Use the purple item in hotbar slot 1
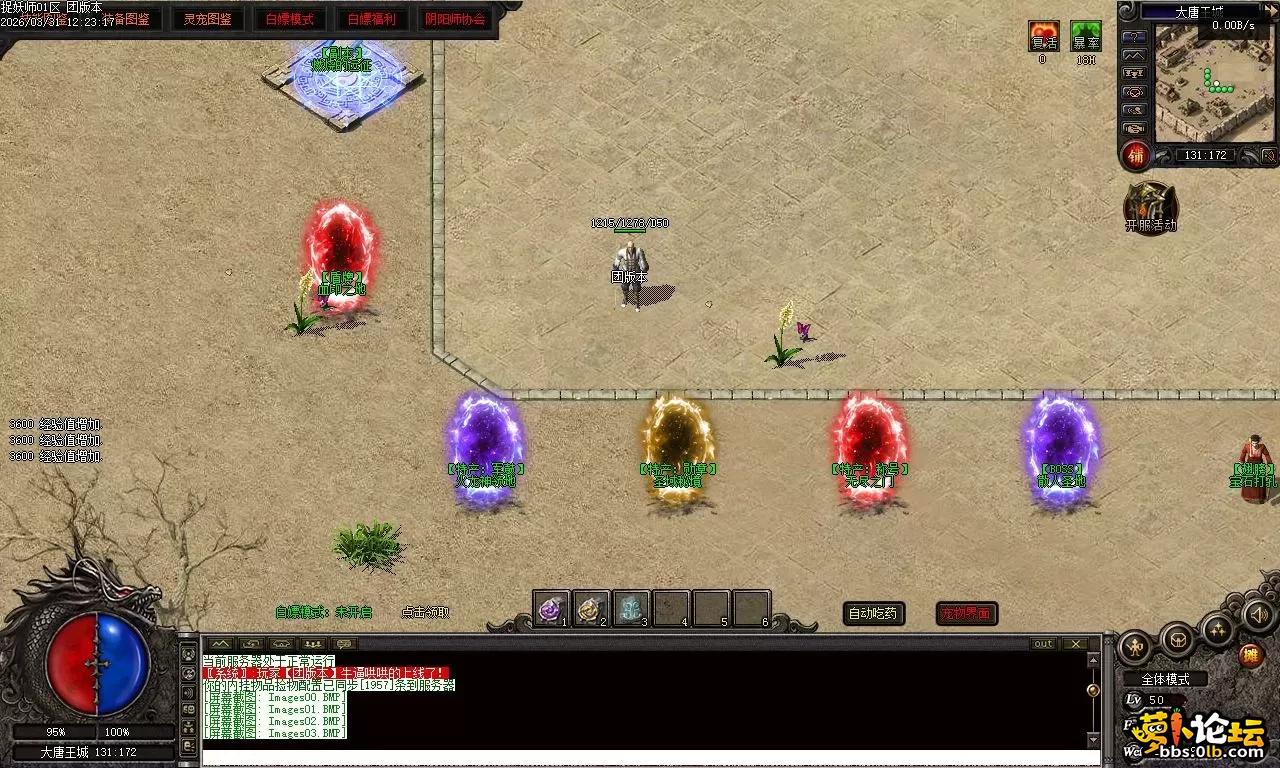Viewport: 1280px width, 768px height. coord(551,608)
